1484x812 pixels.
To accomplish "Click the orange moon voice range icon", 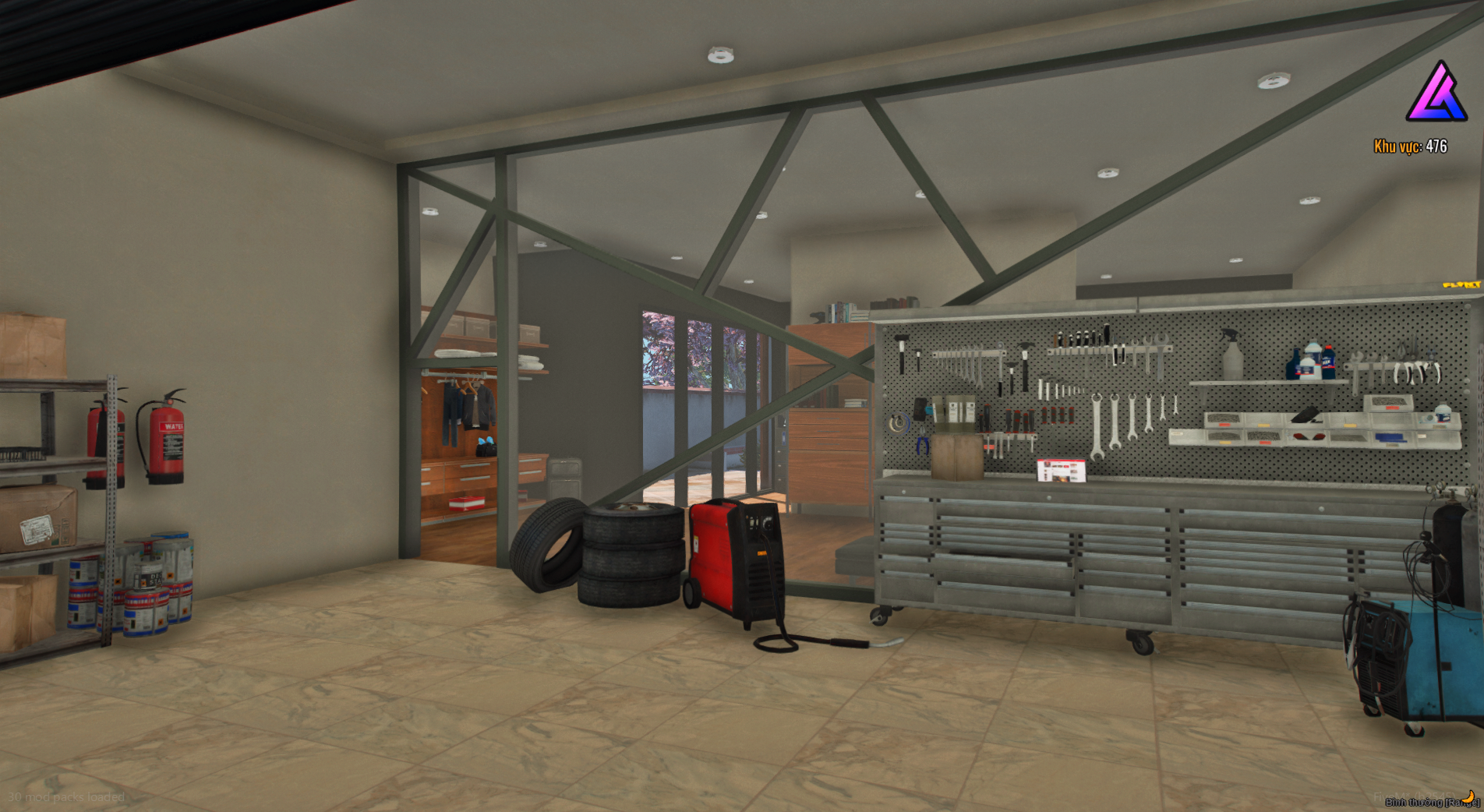I will [1468, 796].
